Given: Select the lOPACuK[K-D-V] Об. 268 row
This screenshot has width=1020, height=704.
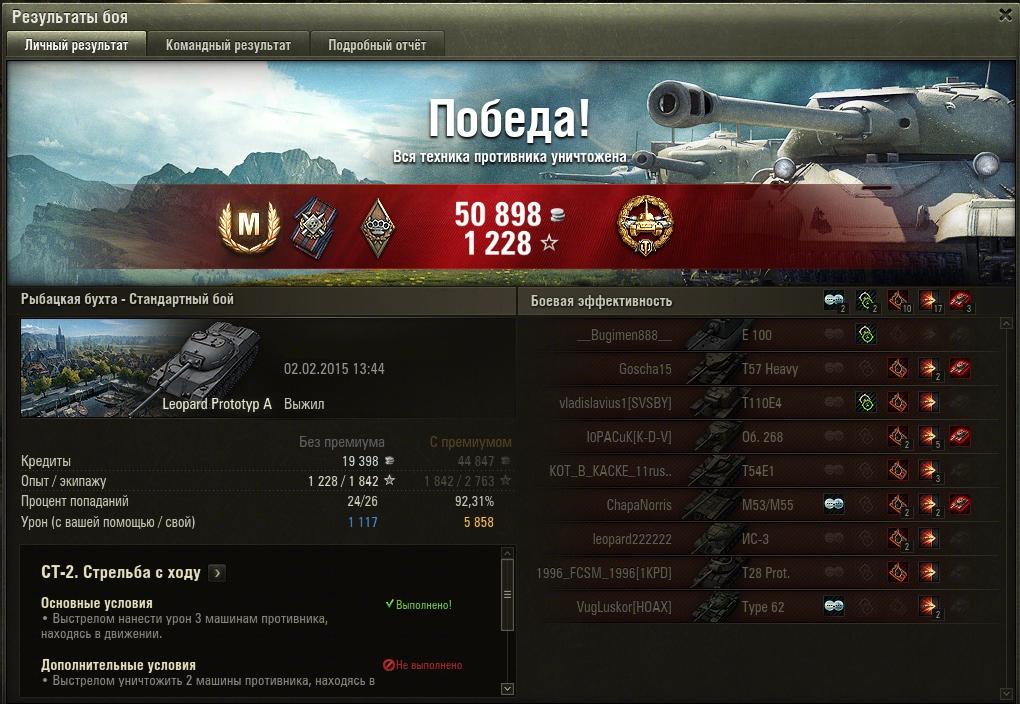Looking at the screenshot, I should [x=760, y=437].
